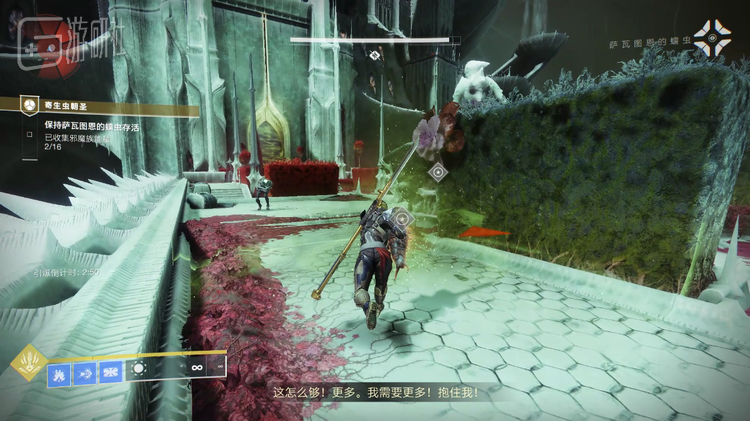The height and width of the screenshot is (421, 750).
Task: Select the relic weapon sun-circle icon
Action: coord(139,369)
